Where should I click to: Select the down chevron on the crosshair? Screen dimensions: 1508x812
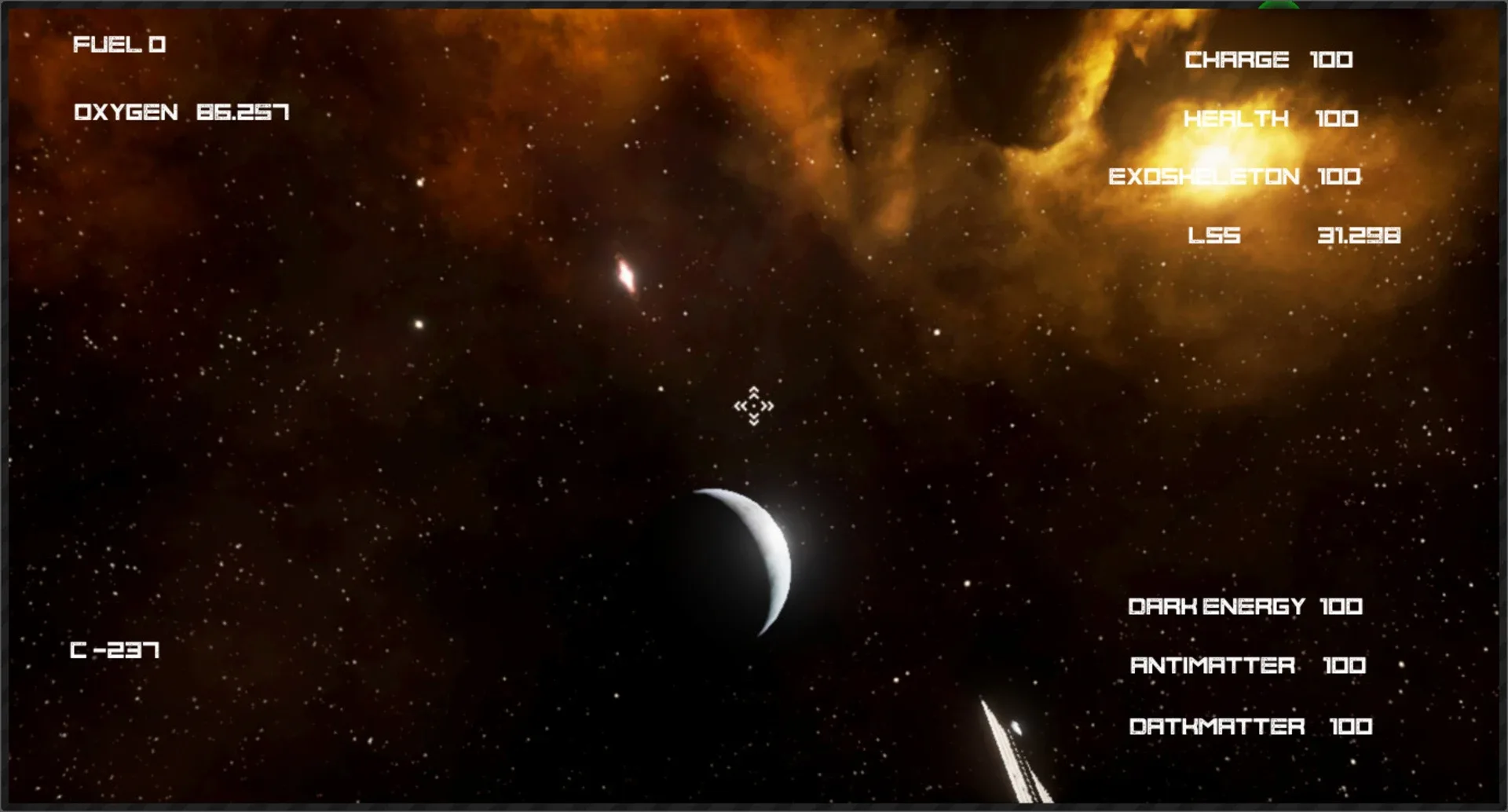click(754, 419)
